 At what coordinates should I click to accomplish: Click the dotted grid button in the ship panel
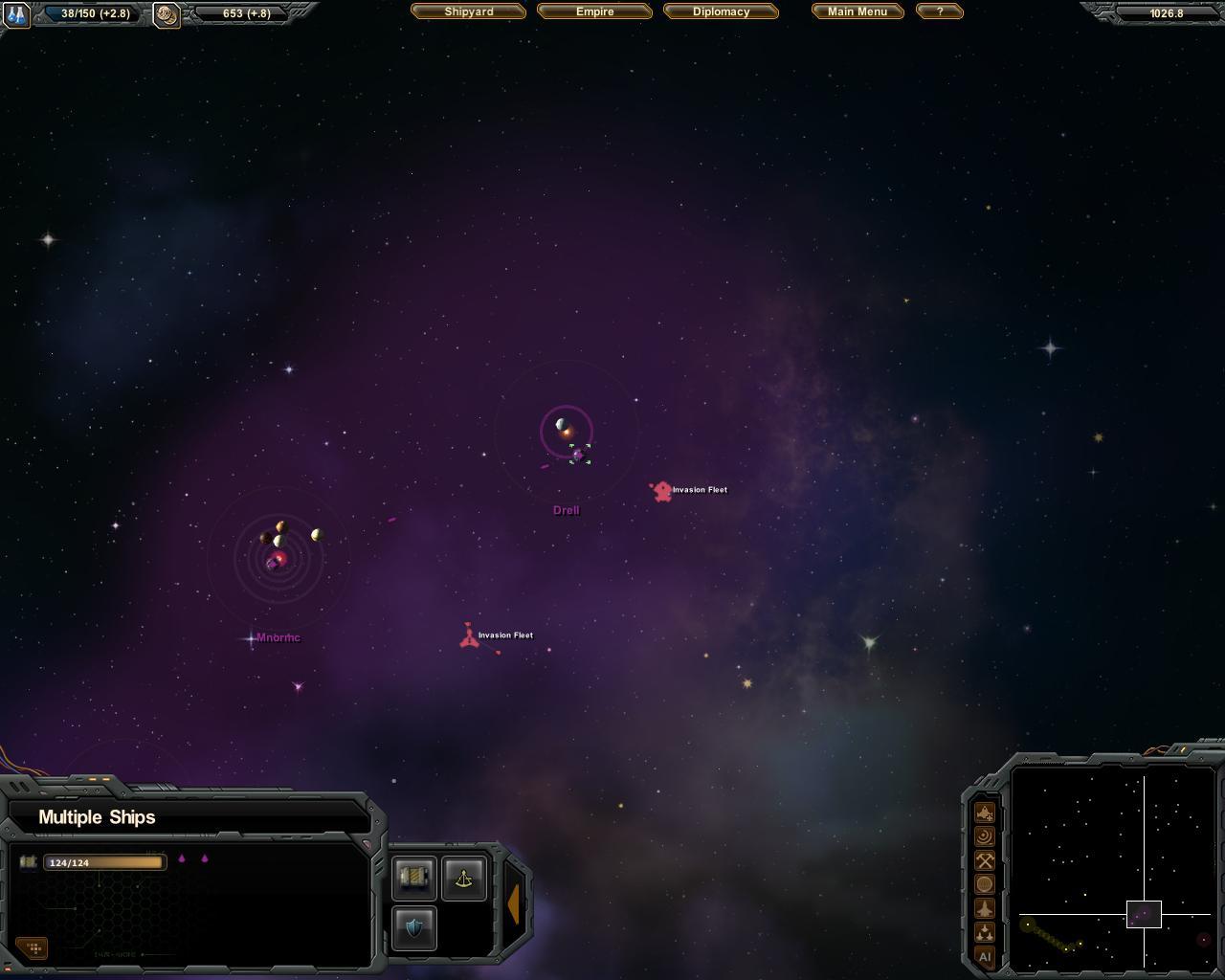click(33, 947)
